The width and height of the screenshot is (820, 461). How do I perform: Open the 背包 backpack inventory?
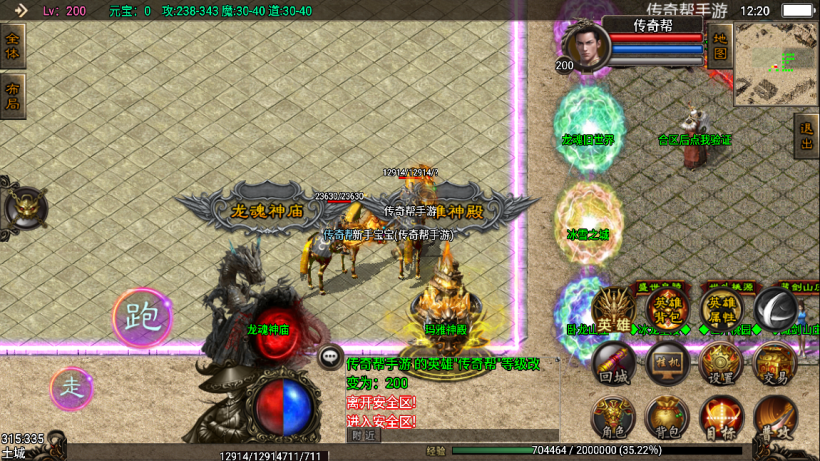tap(666, 417)
